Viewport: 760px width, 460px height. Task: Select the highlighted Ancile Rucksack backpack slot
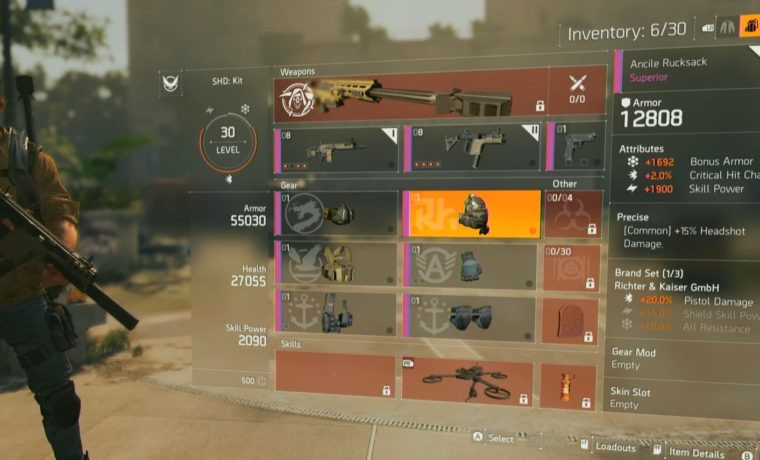click(x=472, y=214)
